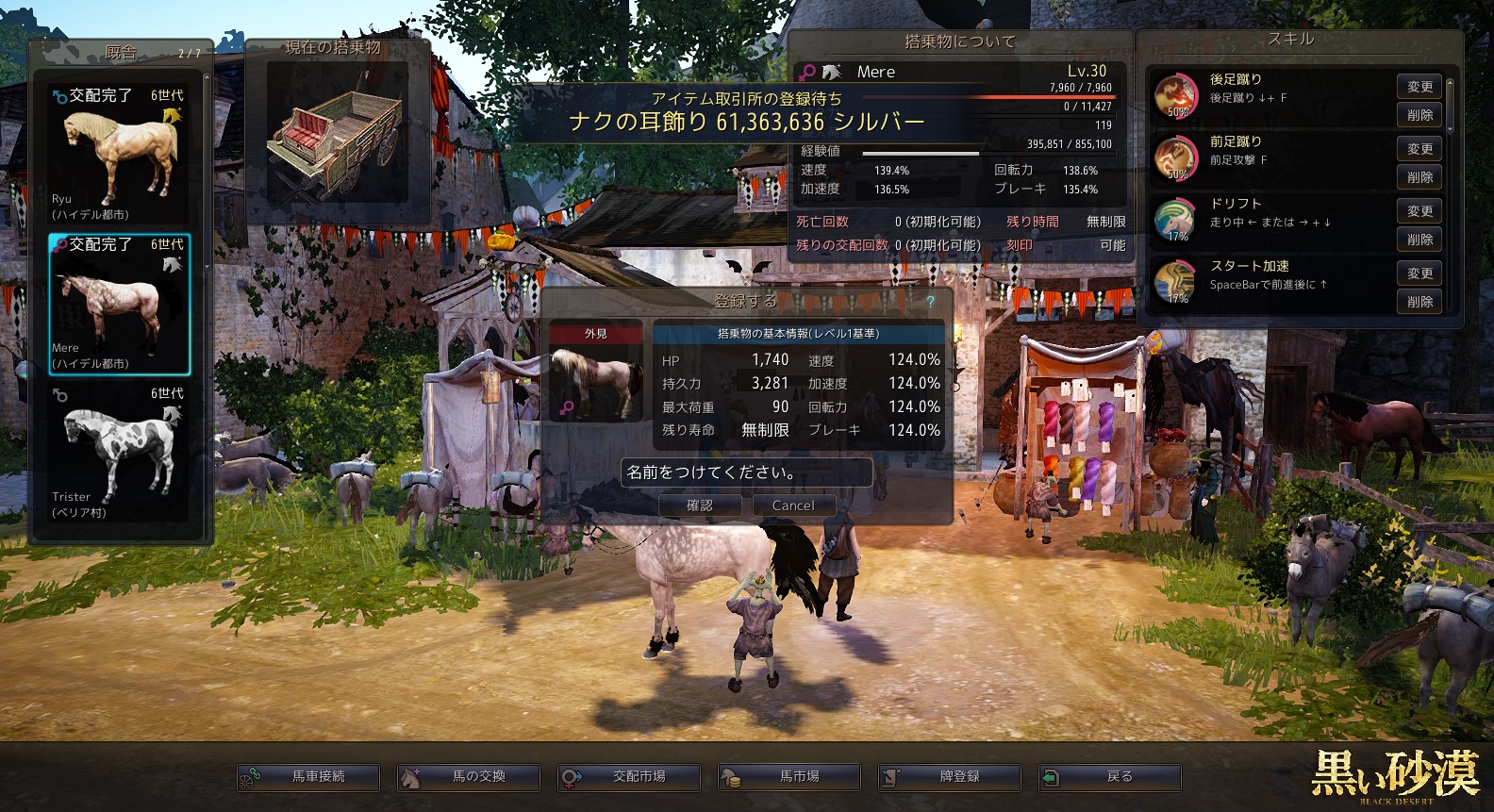Delete the ドリフト skill
Viewport: 1494px width, 812px height.
[x=1419, y=240]
